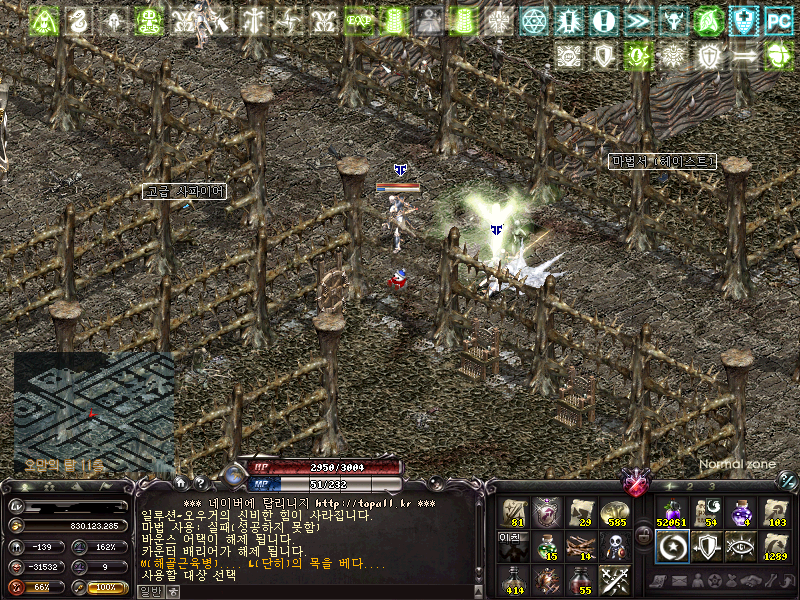Activate the shield skill icon
800x600 pixels.
tap(706, 546)
